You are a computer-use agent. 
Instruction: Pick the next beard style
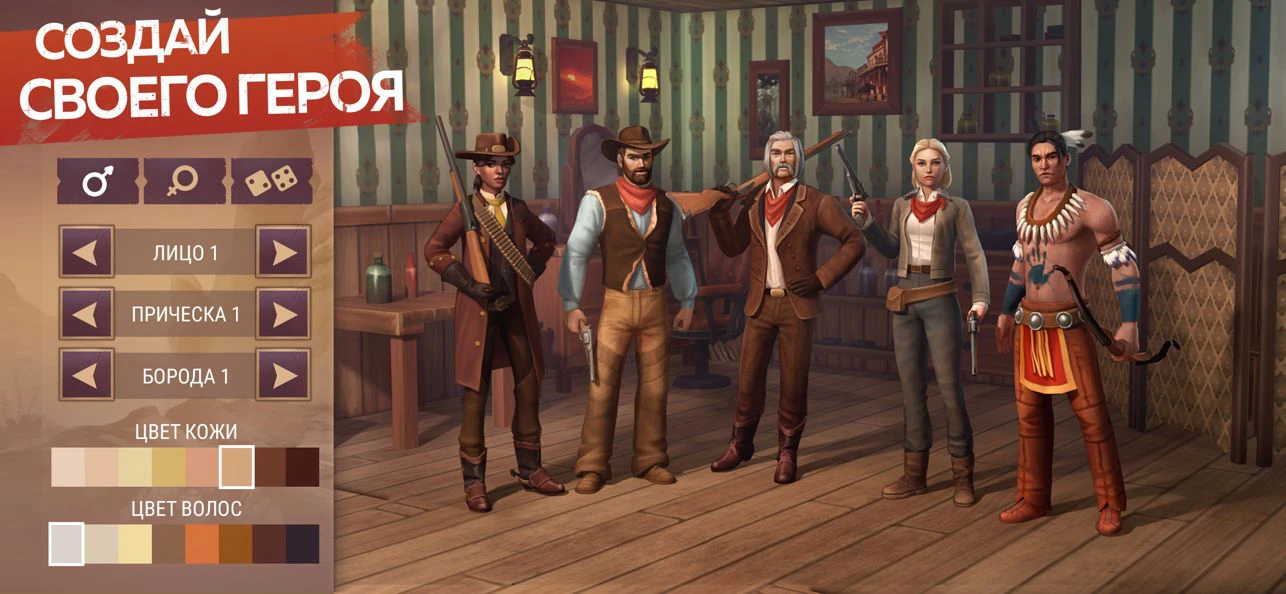283,376
